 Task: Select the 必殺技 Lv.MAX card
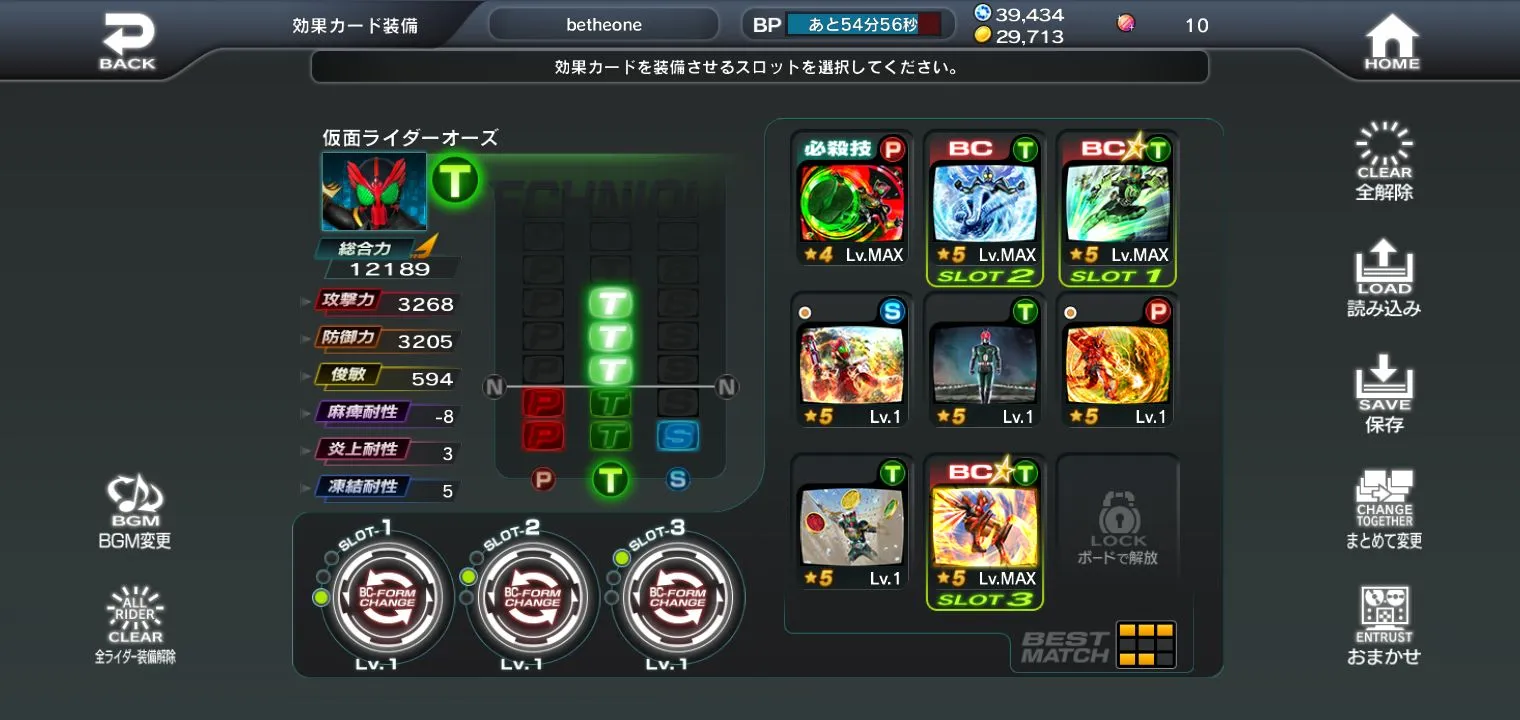(851, 207)
